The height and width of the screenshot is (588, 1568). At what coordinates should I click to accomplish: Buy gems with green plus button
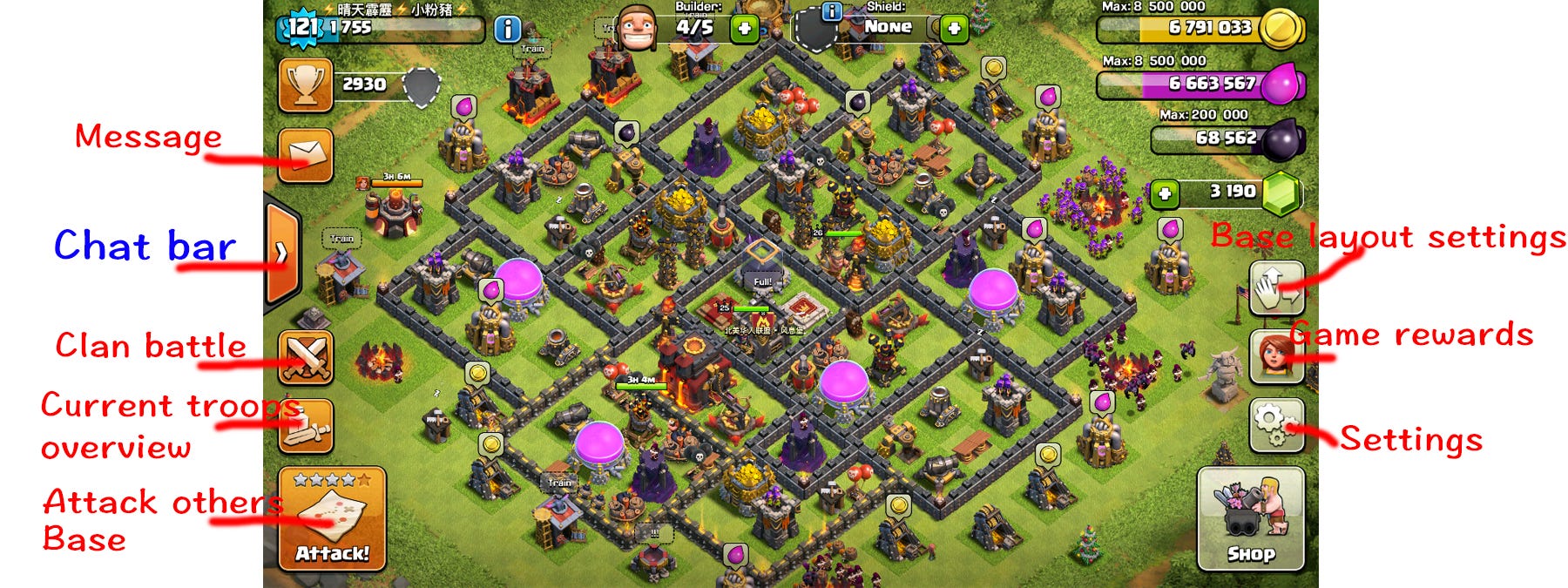[1165, 193]
